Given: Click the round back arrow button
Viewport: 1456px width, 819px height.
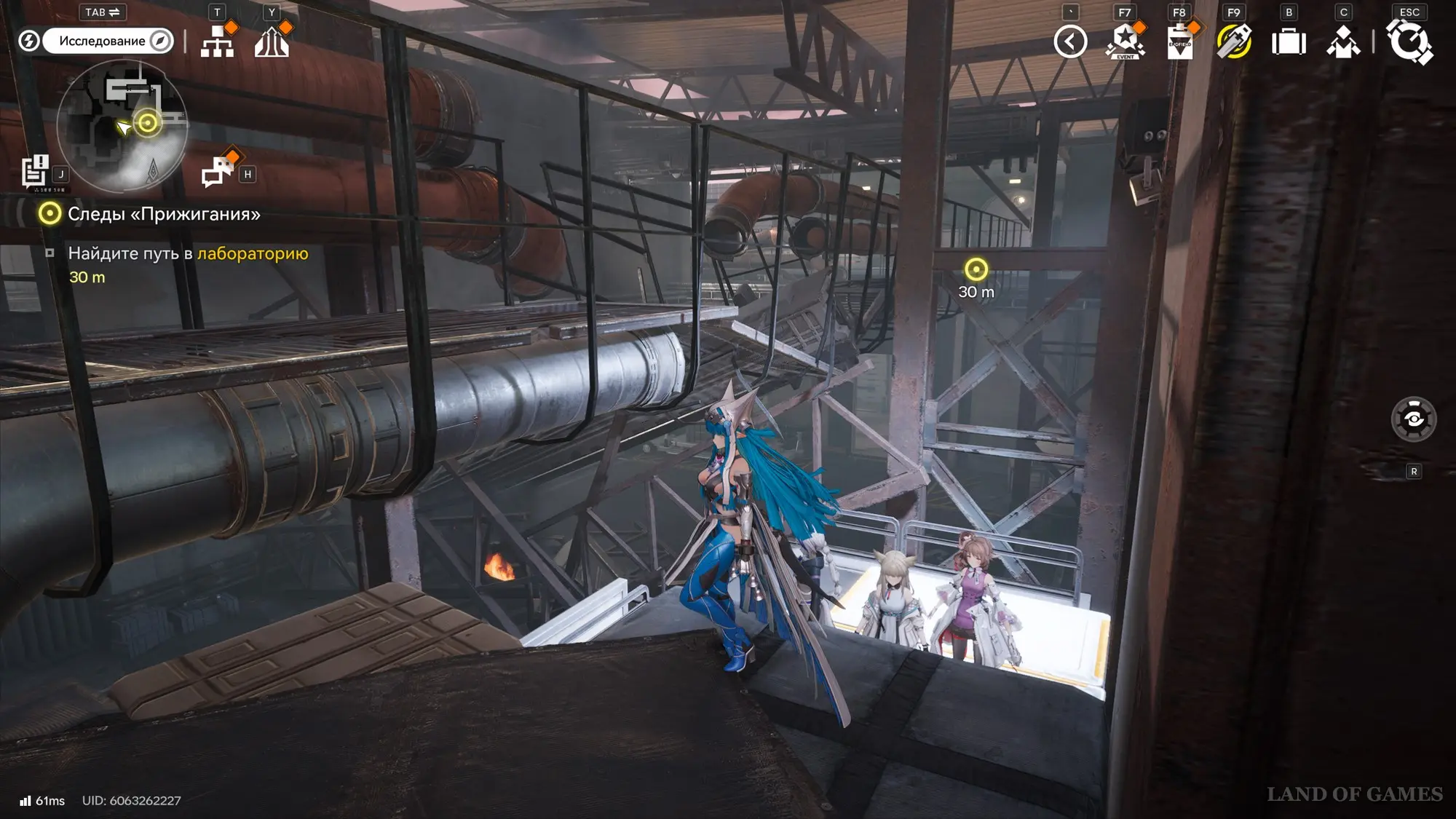Looking at the screenshot, I should coord(1070,41).
